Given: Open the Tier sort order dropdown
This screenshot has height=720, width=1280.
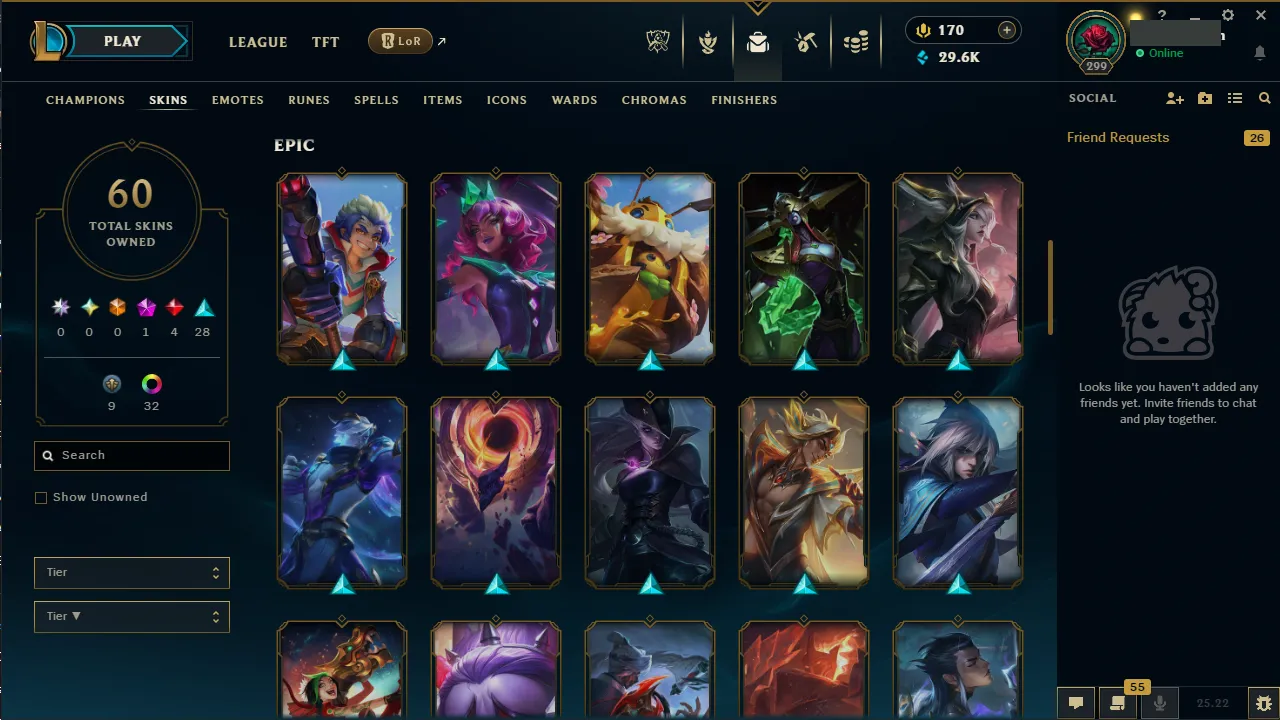Looking at the screenshot, I should (131, 616).
